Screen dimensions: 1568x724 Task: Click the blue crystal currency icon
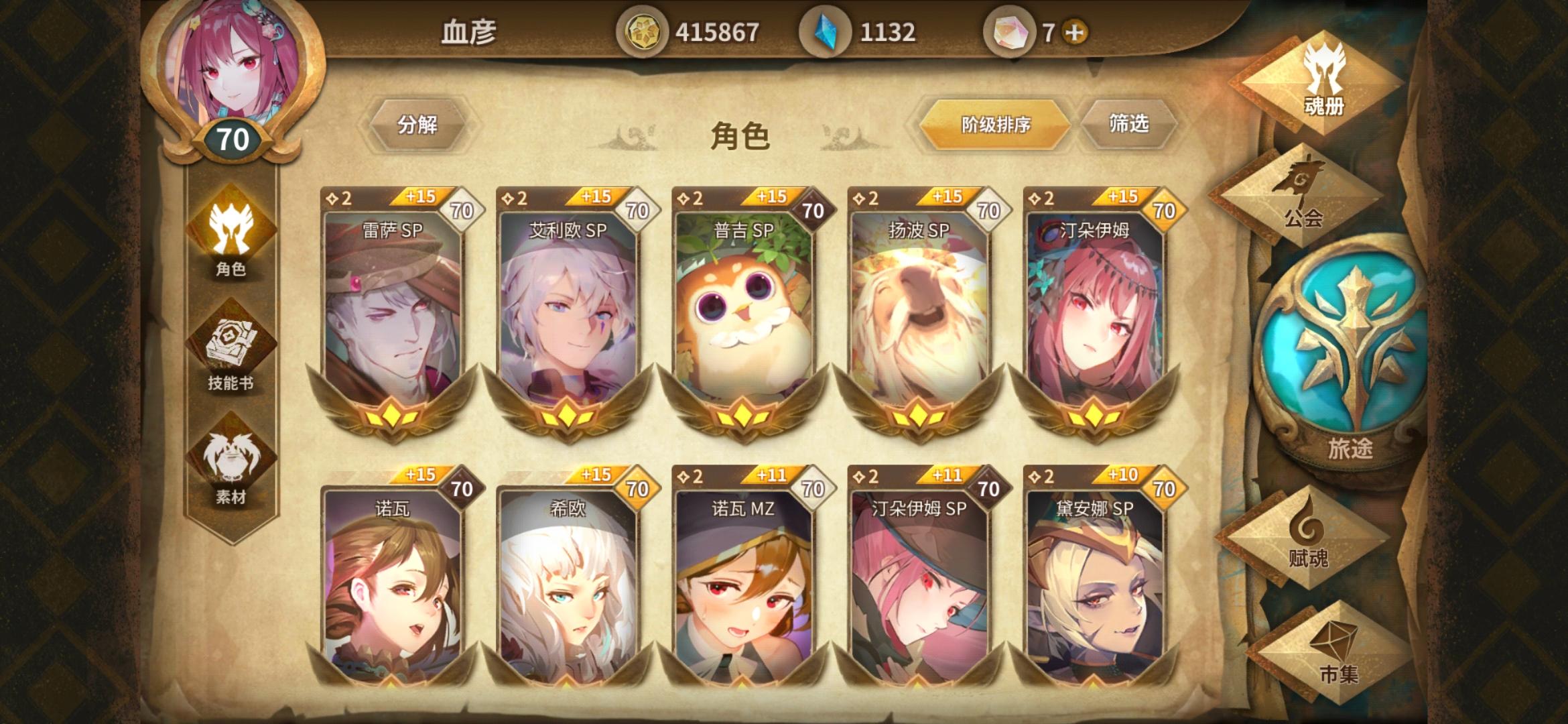[828, 29]
